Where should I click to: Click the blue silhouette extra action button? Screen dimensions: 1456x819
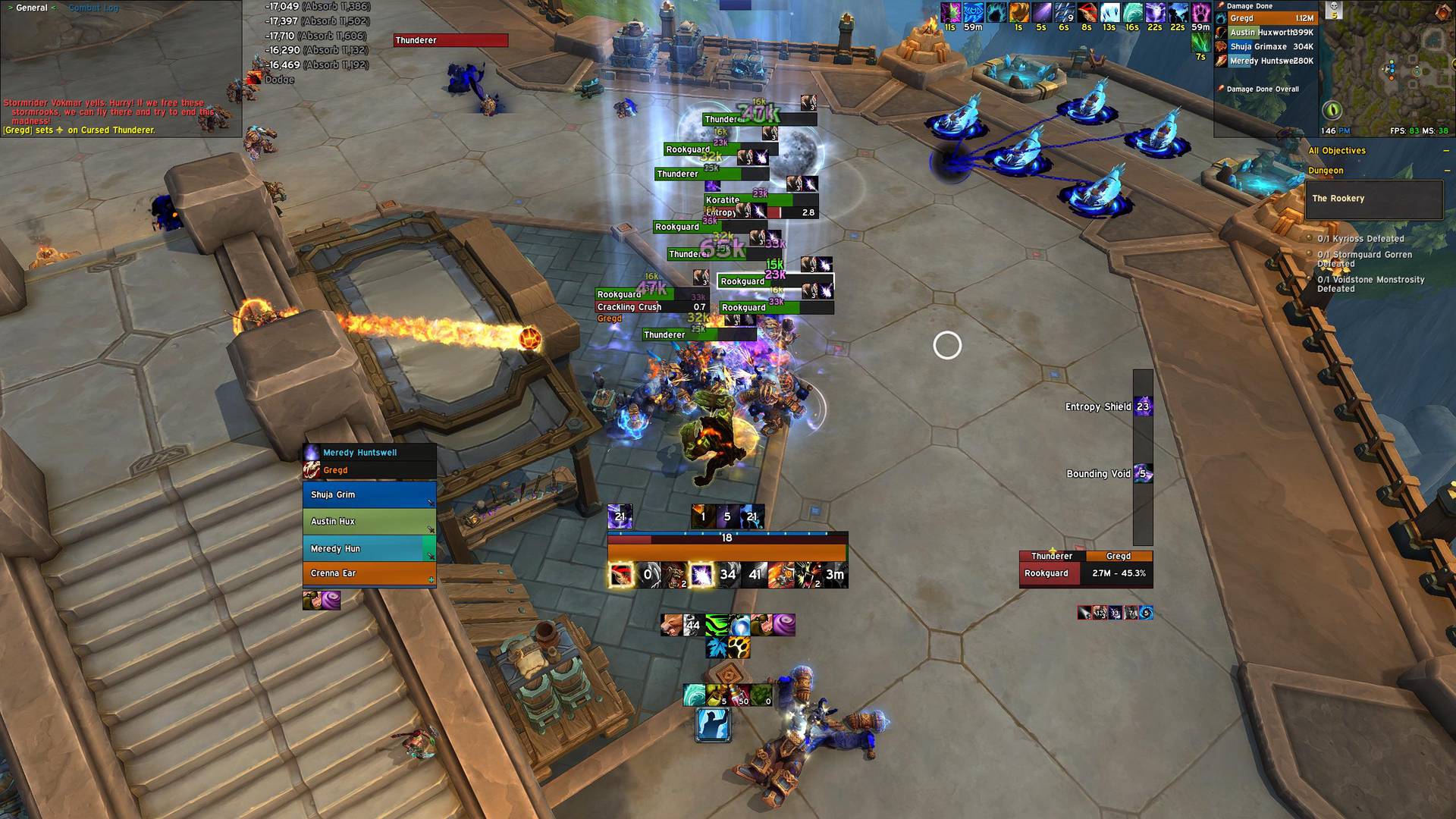tap(713, 724)
